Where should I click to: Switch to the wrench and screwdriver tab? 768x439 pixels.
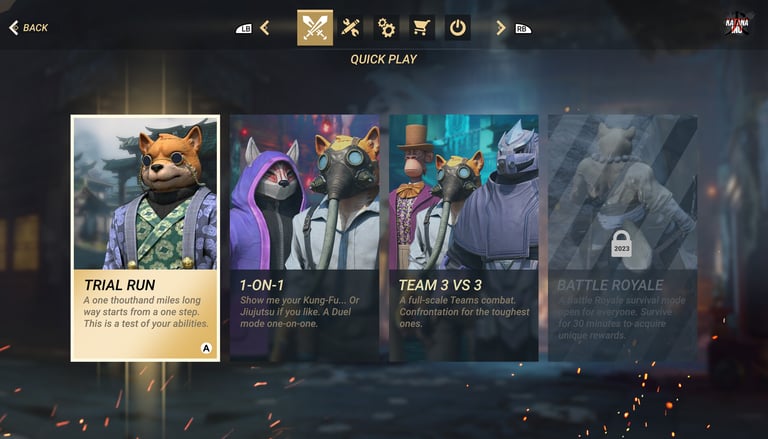(351, 27)
